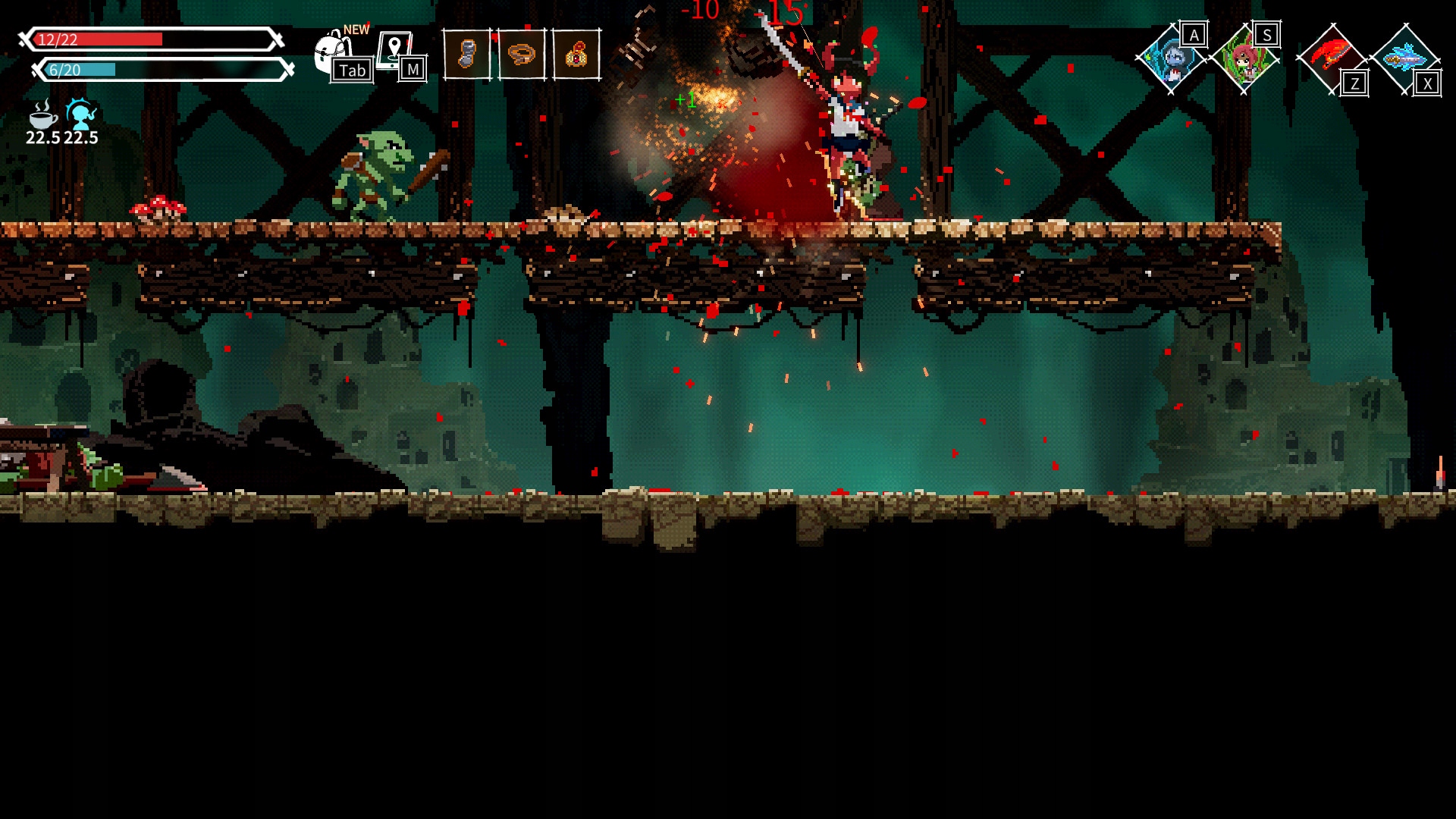Choose the blue-haired hooded character portrait
1456x819 pixels.
click(1171, 59)
